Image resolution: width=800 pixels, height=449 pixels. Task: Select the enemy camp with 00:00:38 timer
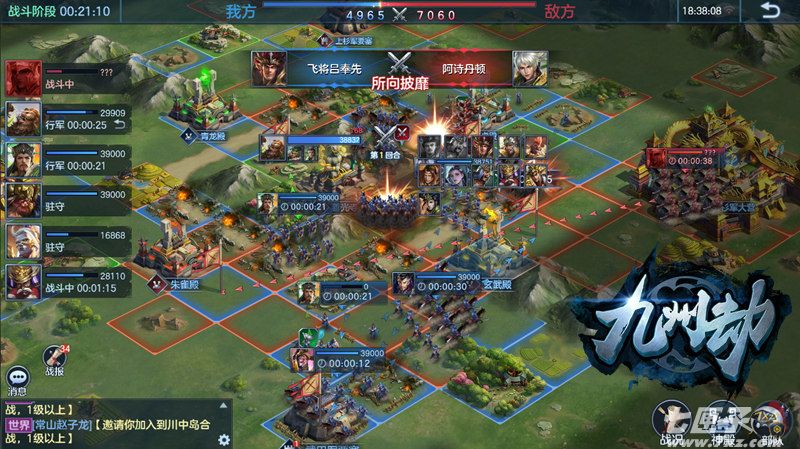coord(690,158)
